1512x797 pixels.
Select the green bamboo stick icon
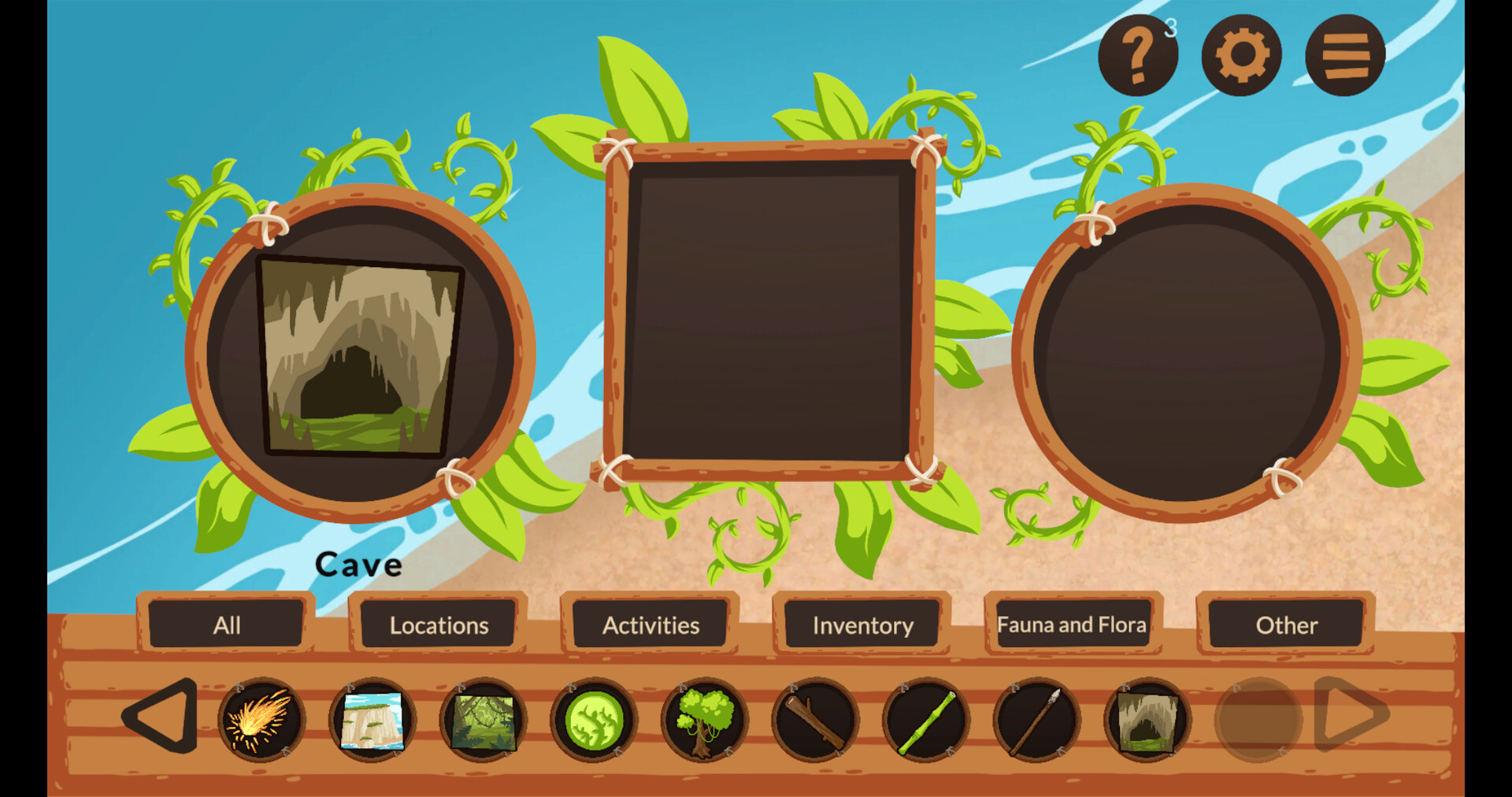(925, 719)
